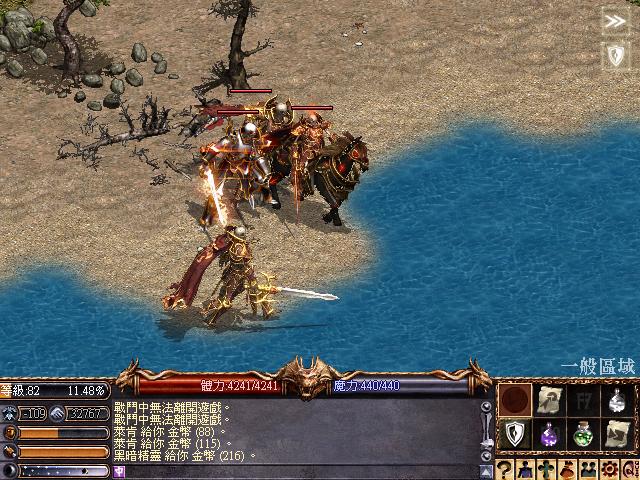This screenshot has height=480, width=640.
Task: Open the Quest log
Action: point(628,469)
